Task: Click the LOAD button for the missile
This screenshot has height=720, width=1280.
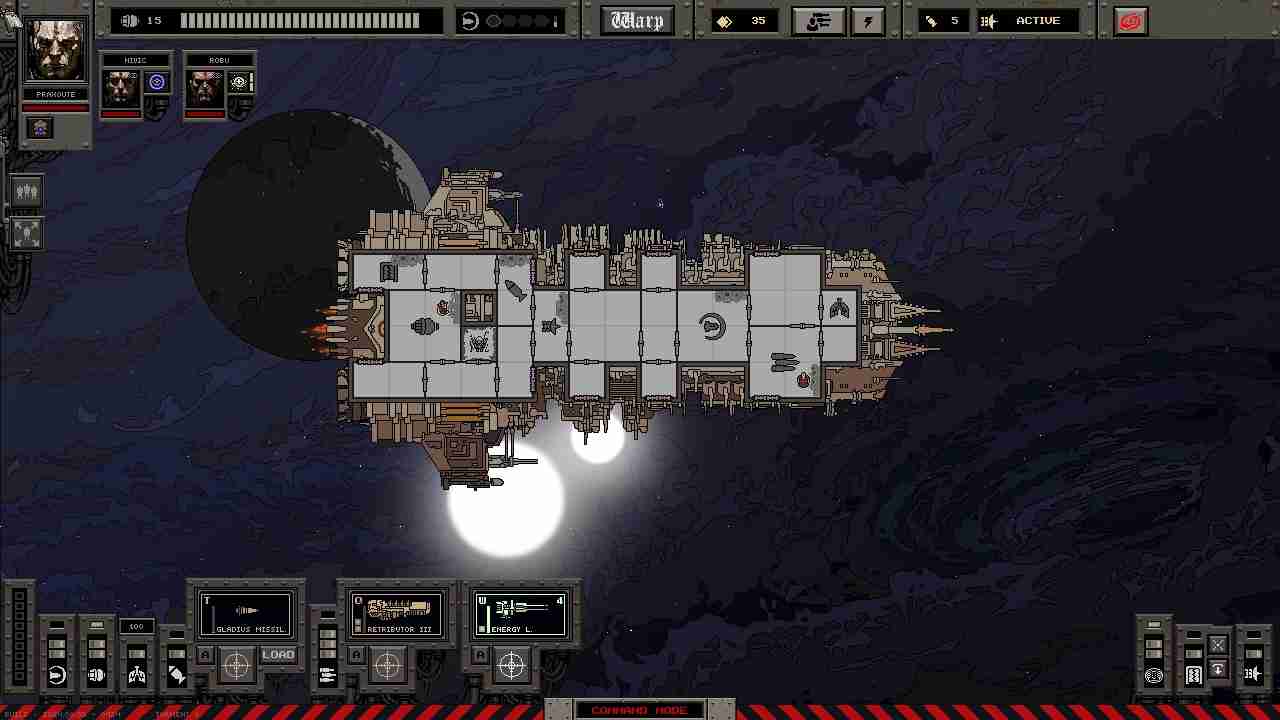Action: click(x=278, y=656)
